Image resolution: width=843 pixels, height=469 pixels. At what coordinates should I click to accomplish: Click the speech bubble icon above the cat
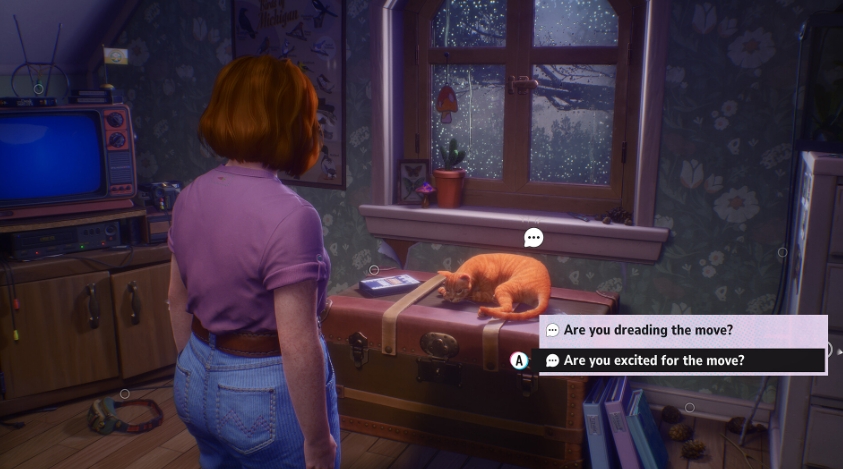coord(534,238)
